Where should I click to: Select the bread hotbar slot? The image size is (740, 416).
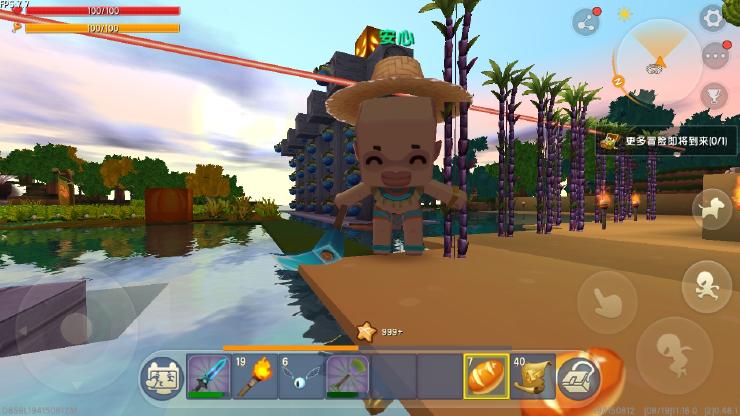coord(485,376)
